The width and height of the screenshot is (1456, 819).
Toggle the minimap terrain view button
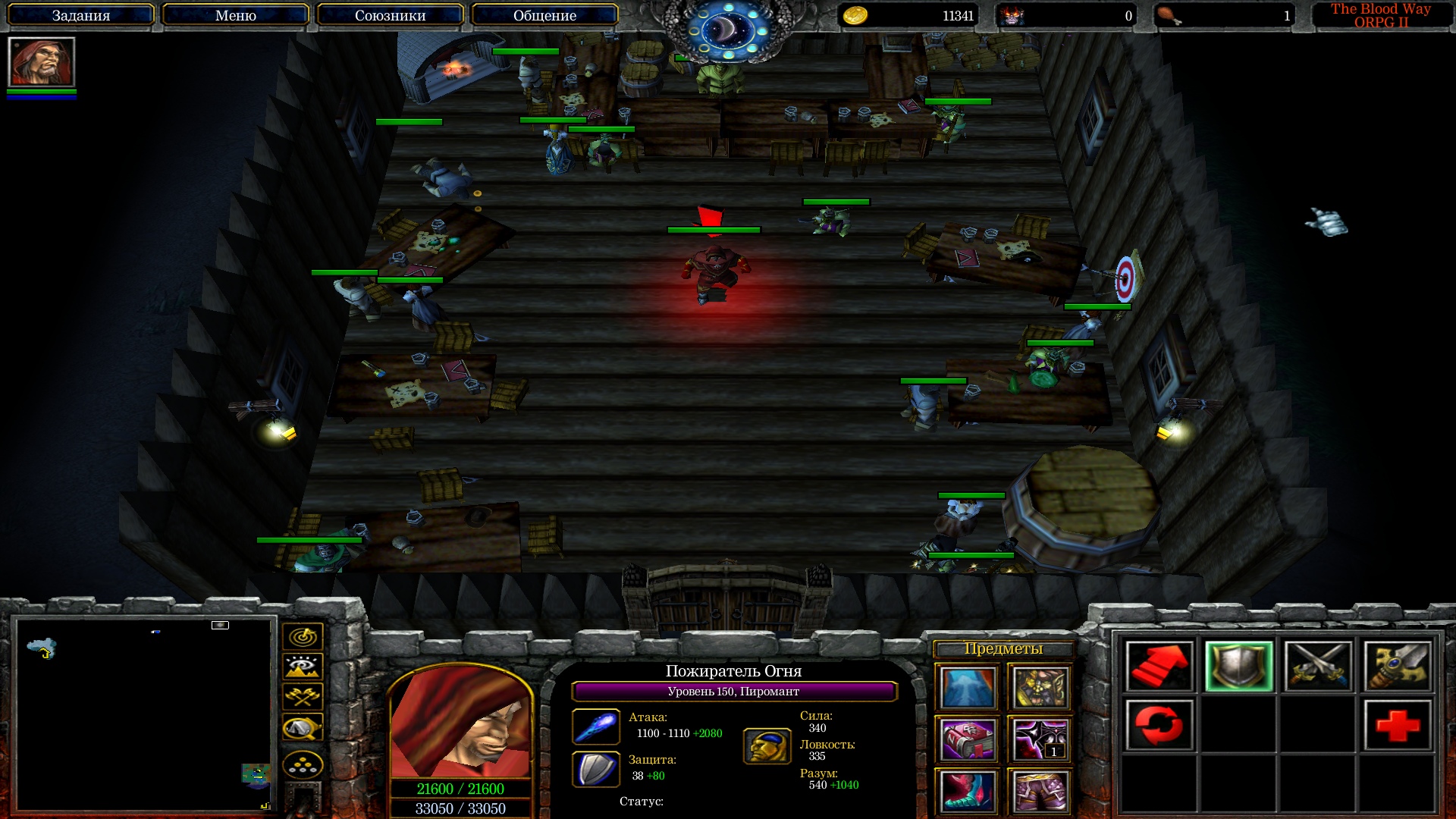click(303, 667)
